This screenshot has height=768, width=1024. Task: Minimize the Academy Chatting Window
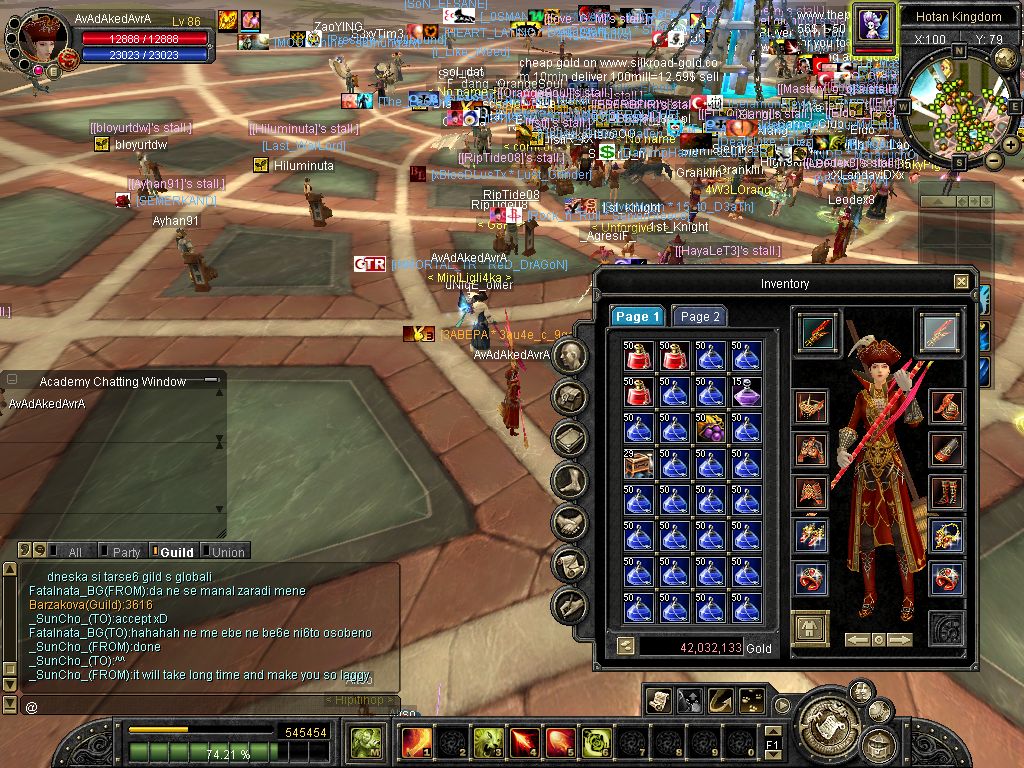pyautogui.click(x=210, y=381)
